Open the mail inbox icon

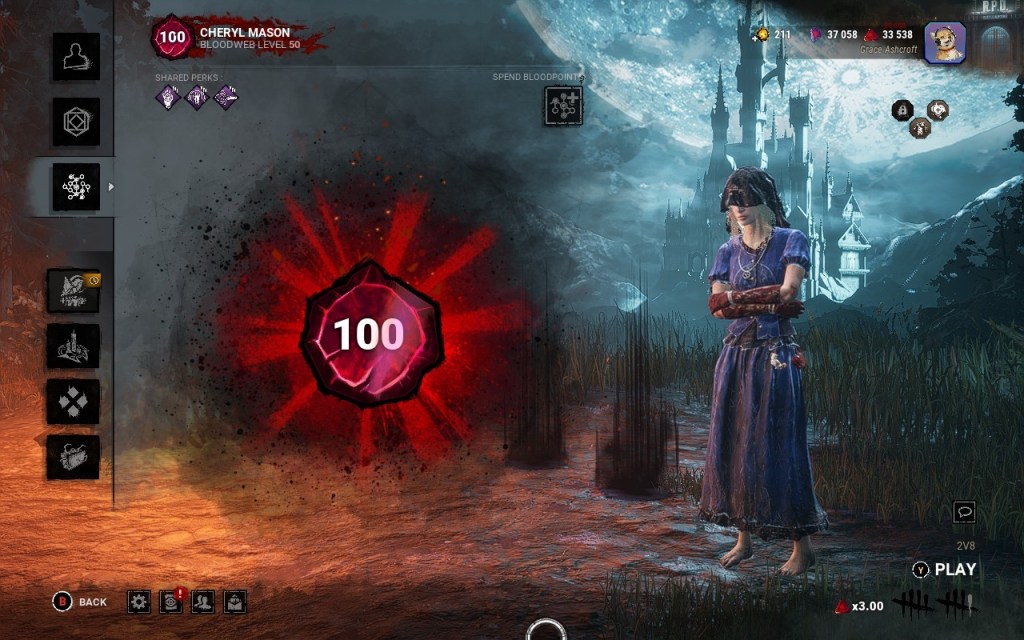235,601
